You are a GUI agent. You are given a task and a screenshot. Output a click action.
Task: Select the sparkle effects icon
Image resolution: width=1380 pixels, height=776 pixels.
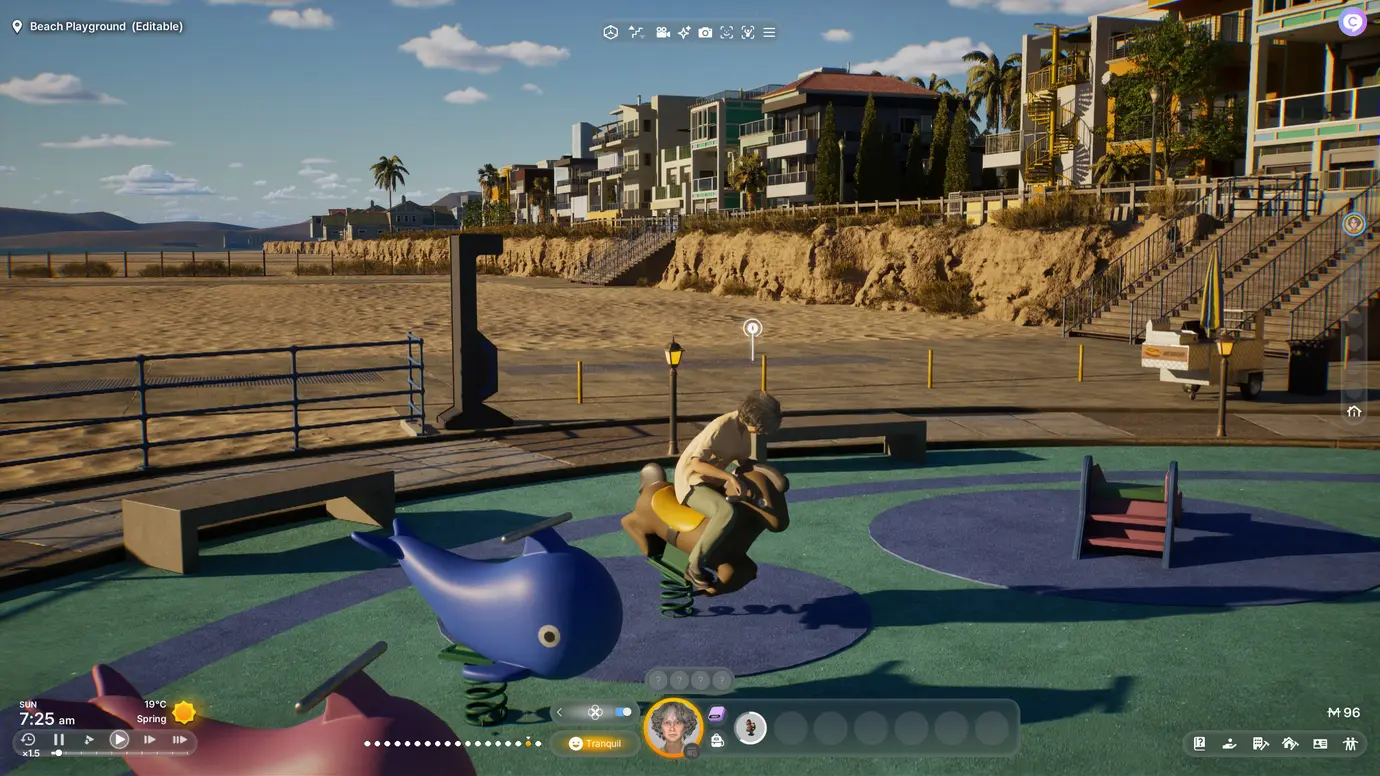684,33
